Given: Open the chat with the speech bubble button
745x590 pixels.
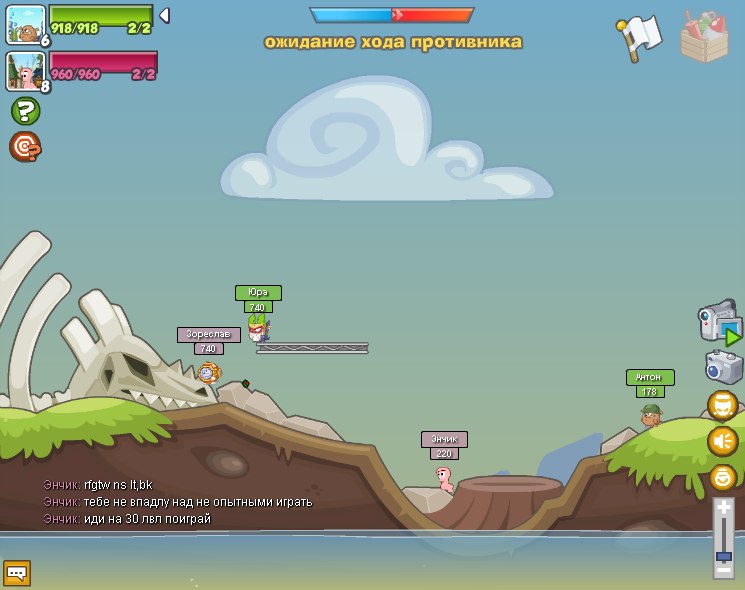Looking at the screenshot, I should tap(17, 573).
